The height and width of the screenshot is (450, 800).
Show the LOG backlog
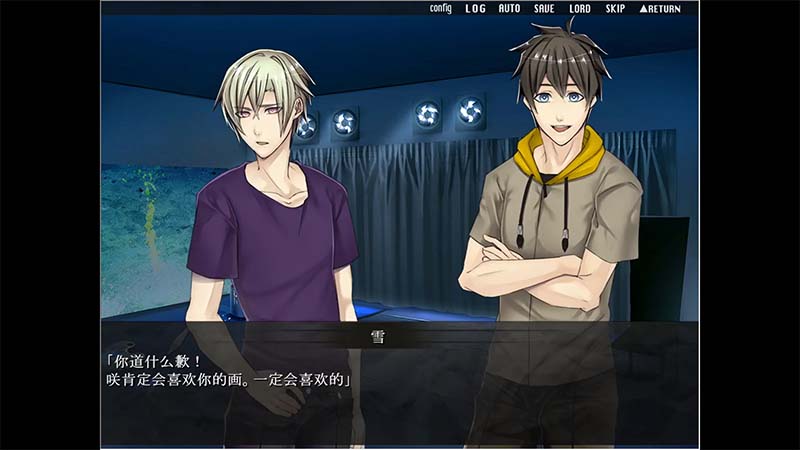pos(475,9)
